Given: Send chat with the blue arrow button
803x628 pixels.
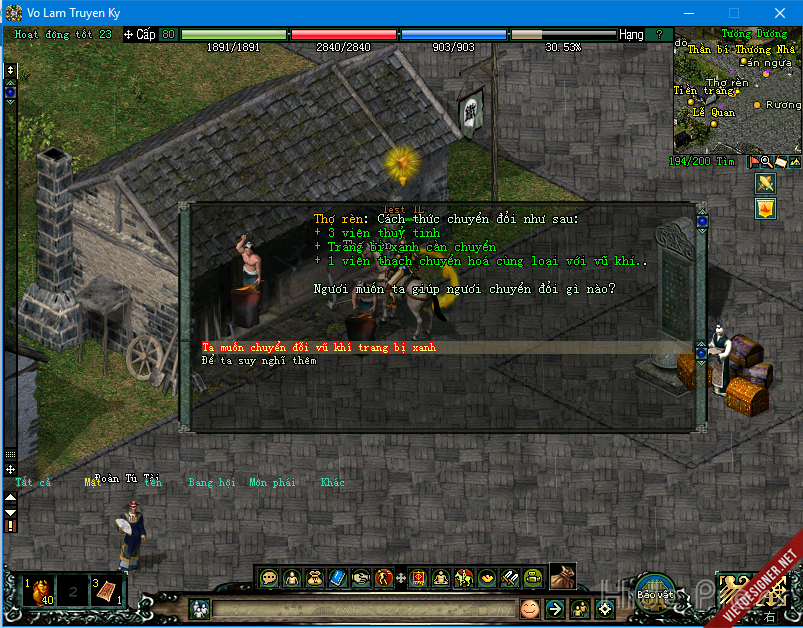Looking at the screenshot, I should point(555,608).
